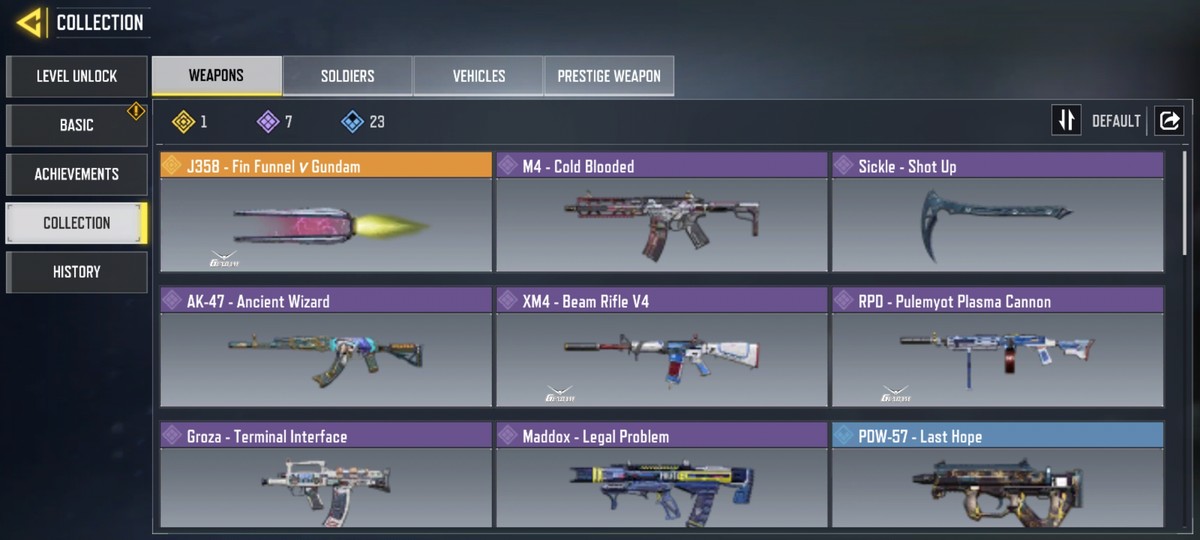Select the Collection sidebar entry
Image resolution: width=1200 pixels, height=540 pixels.
pyautogui.click(x=77, y=223)
